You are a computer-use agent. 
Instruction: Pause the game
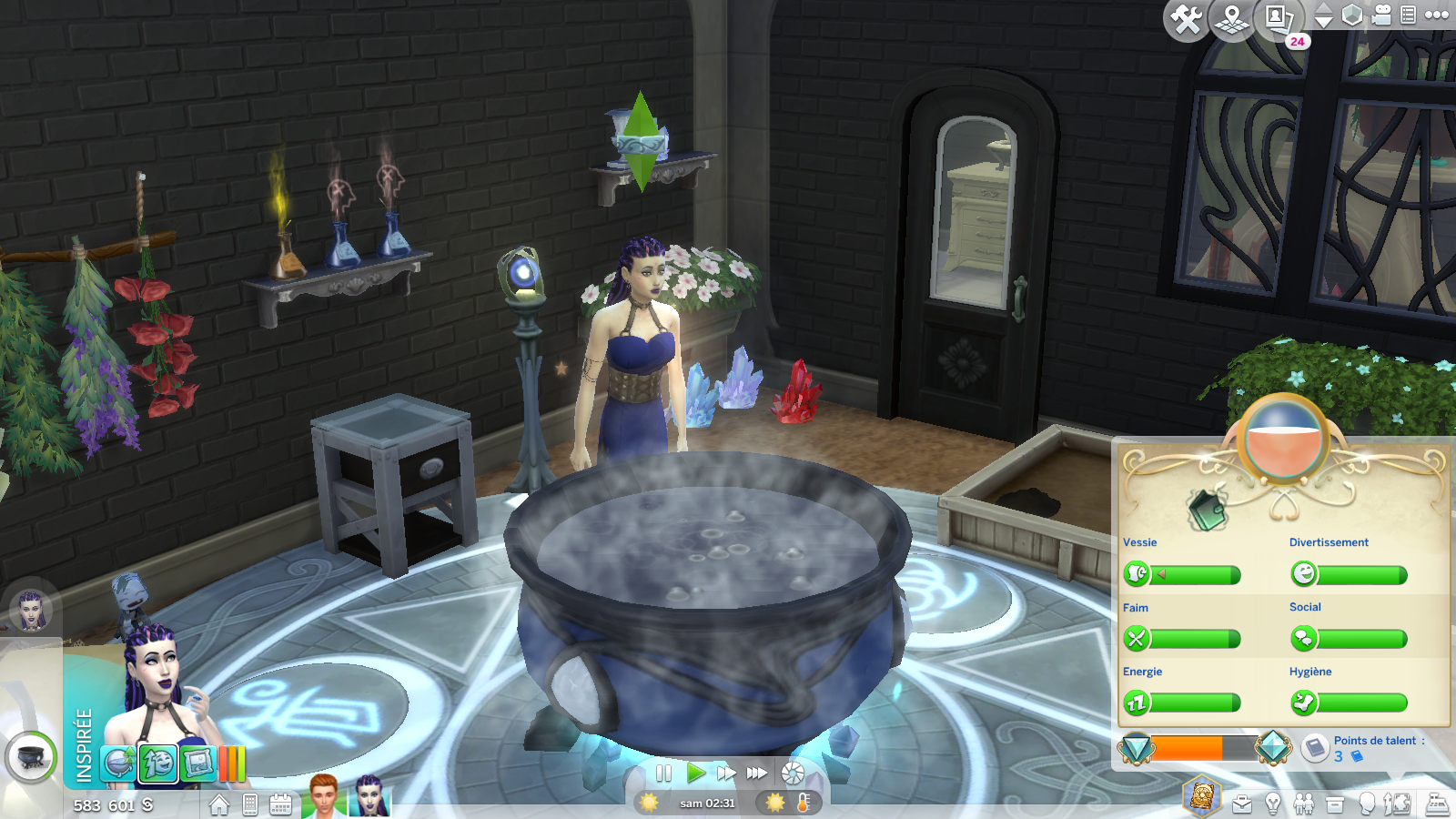(663, 773)
